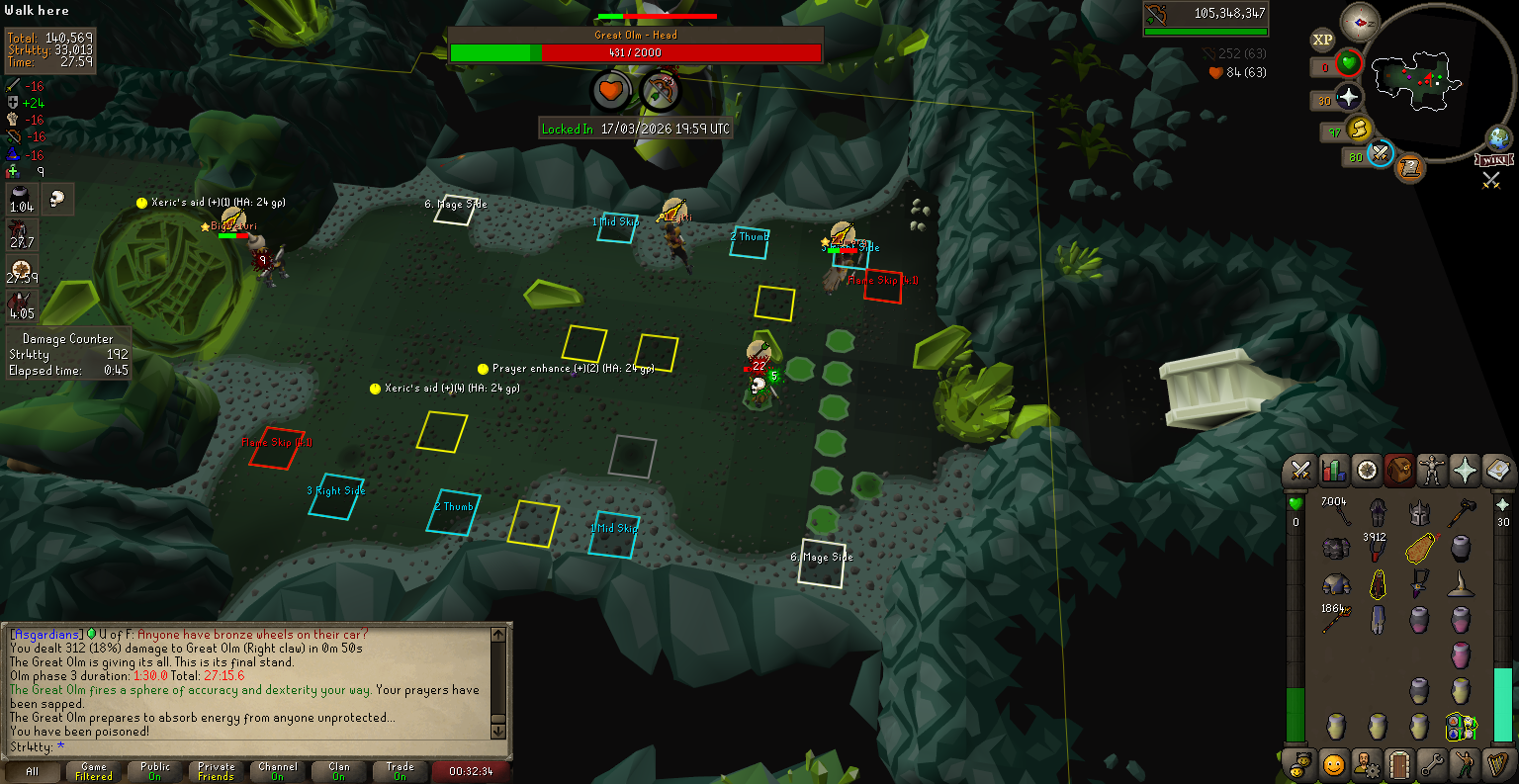Select the helmet in inventory
This screenshot has width=1519, height=784.
[1419, 512]
